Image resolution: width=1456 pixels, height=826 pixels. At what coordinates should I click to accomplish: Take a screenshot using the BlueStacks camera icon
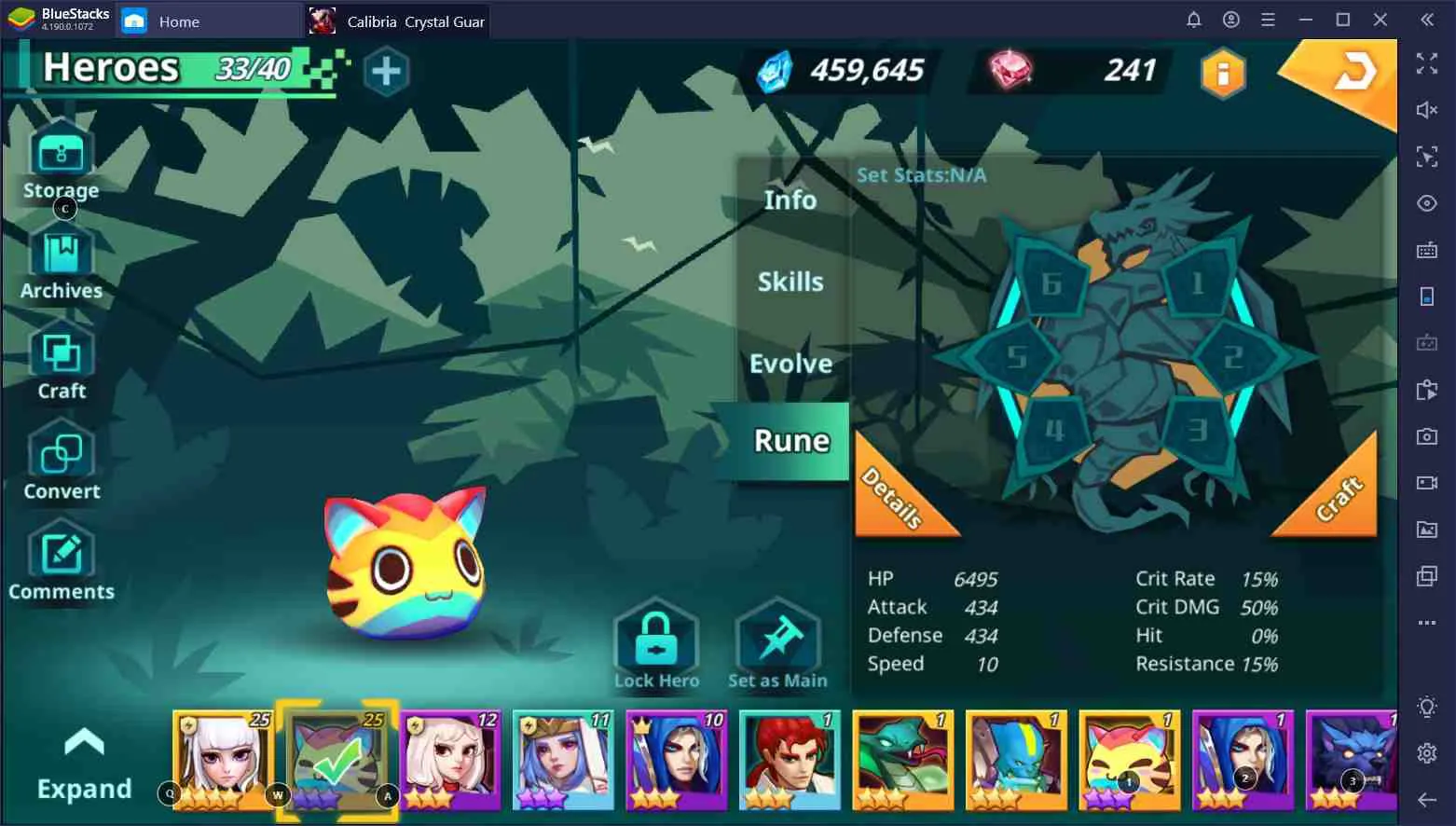[1427, 436]
